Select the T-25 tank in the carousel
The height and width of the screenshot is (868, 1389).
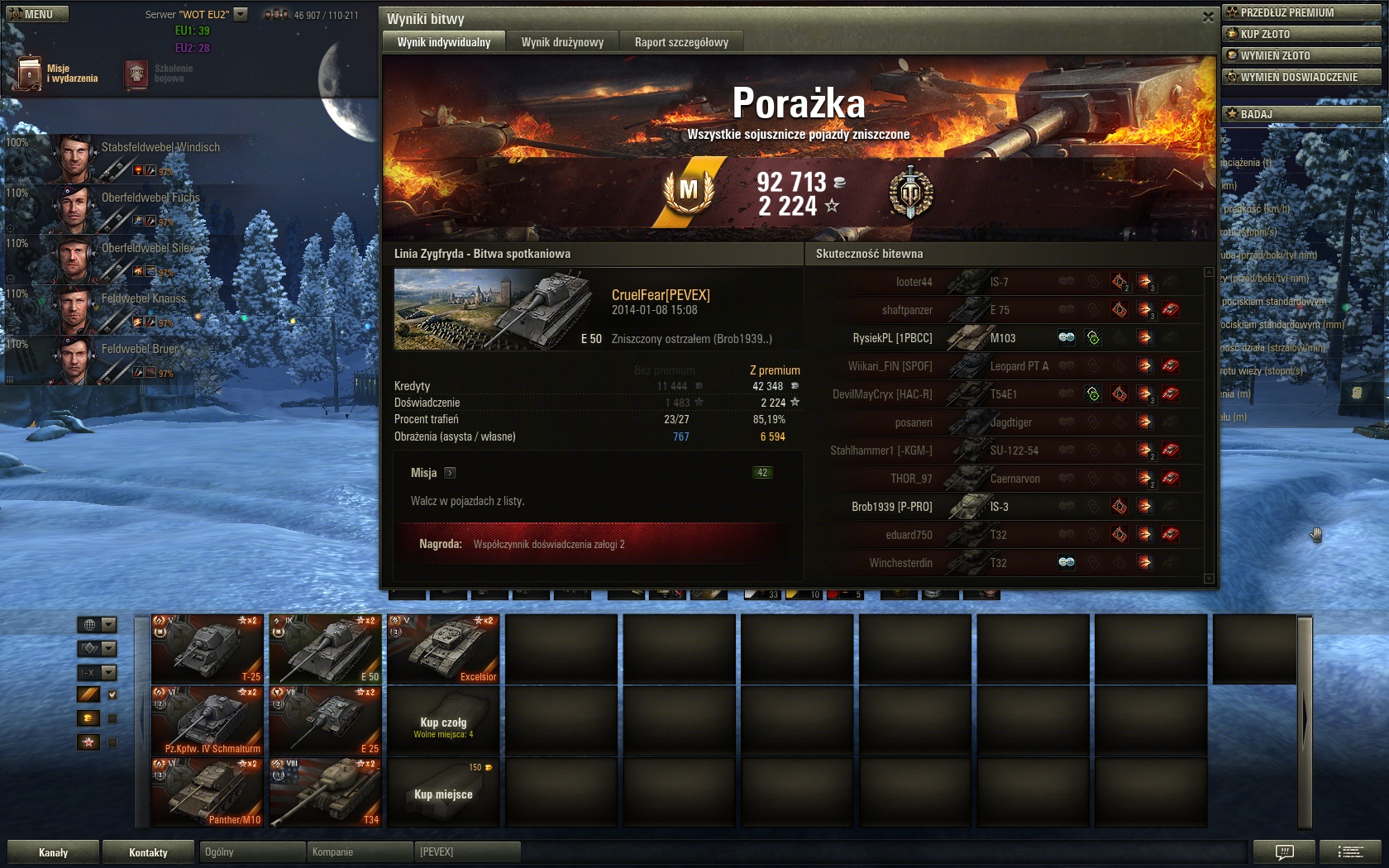pyautogui.click(x=208, y=649)
